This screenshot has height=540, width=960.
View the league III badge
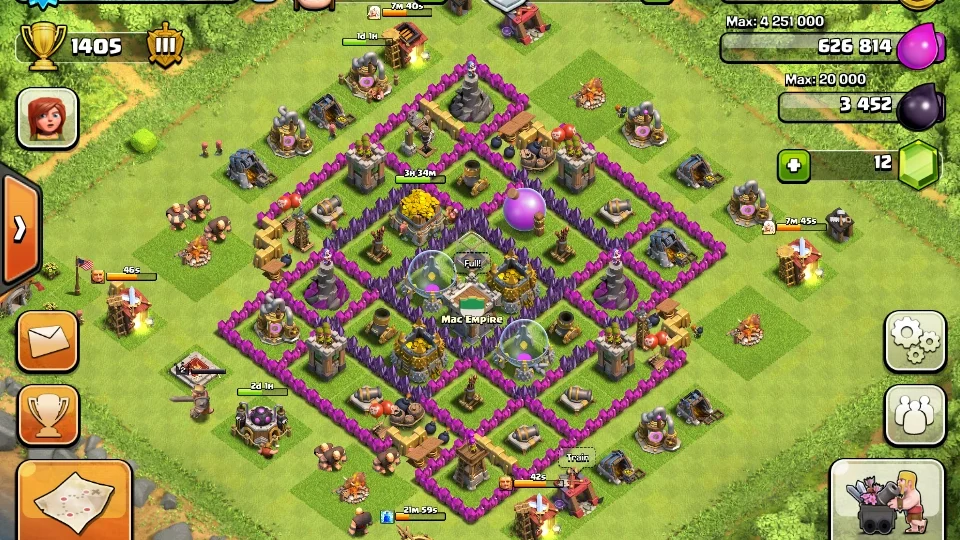click(165, 46)
